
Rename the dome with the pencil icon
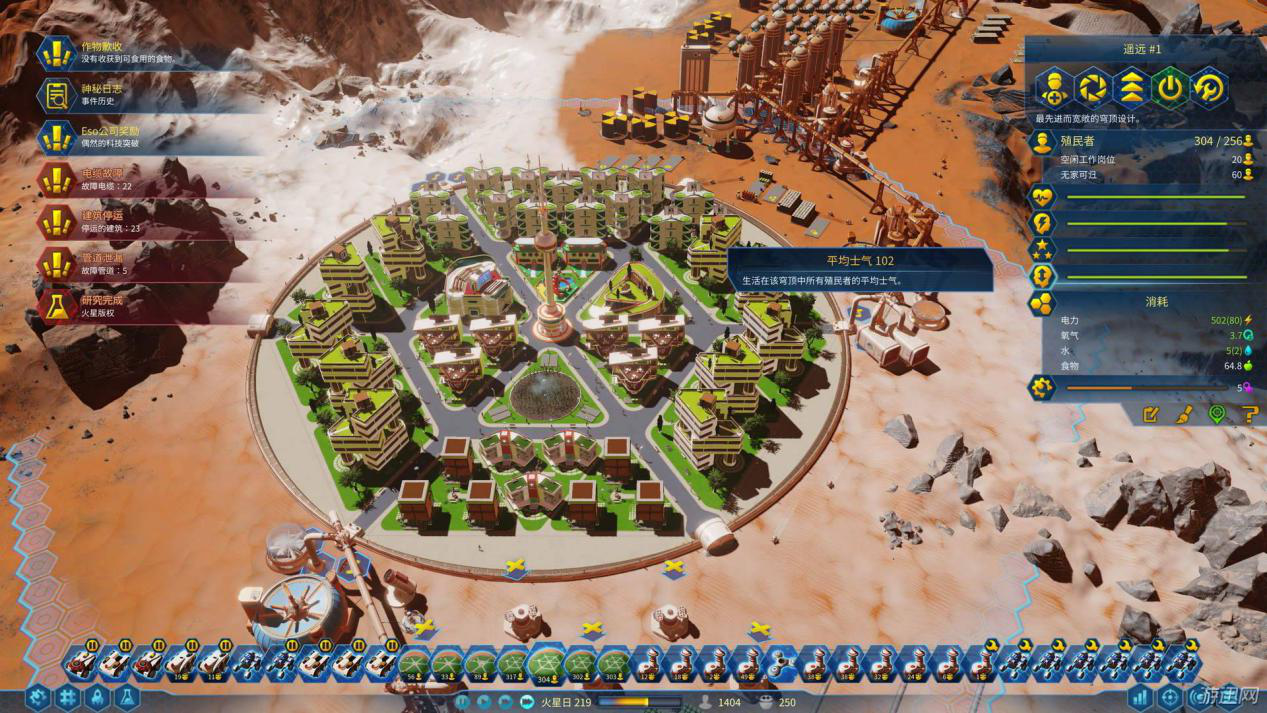(x=1151, y=414)
